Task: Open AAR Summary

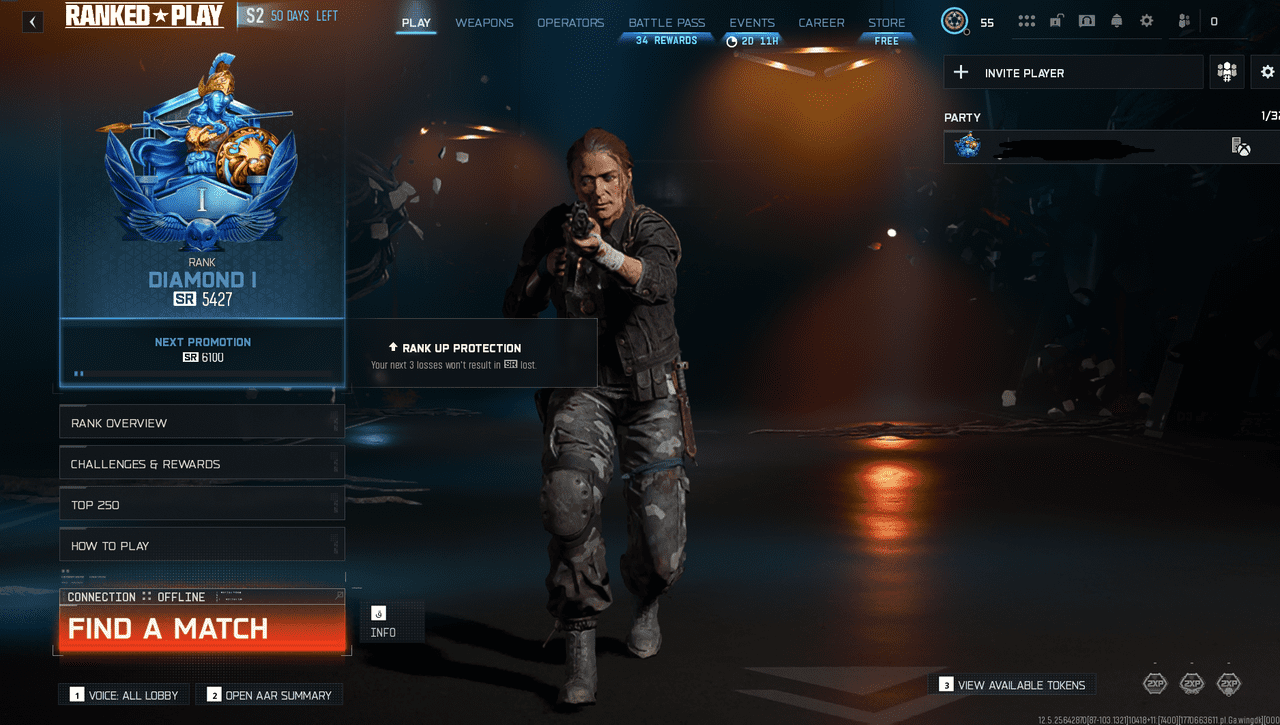Action: tap(269, 693)
